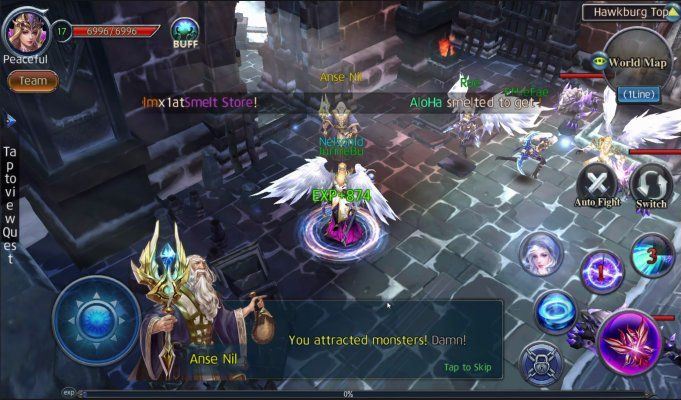Open the 1Line channel selector
Image resolution: width=681 pixels, height=400 pixels.
(636, 94)
